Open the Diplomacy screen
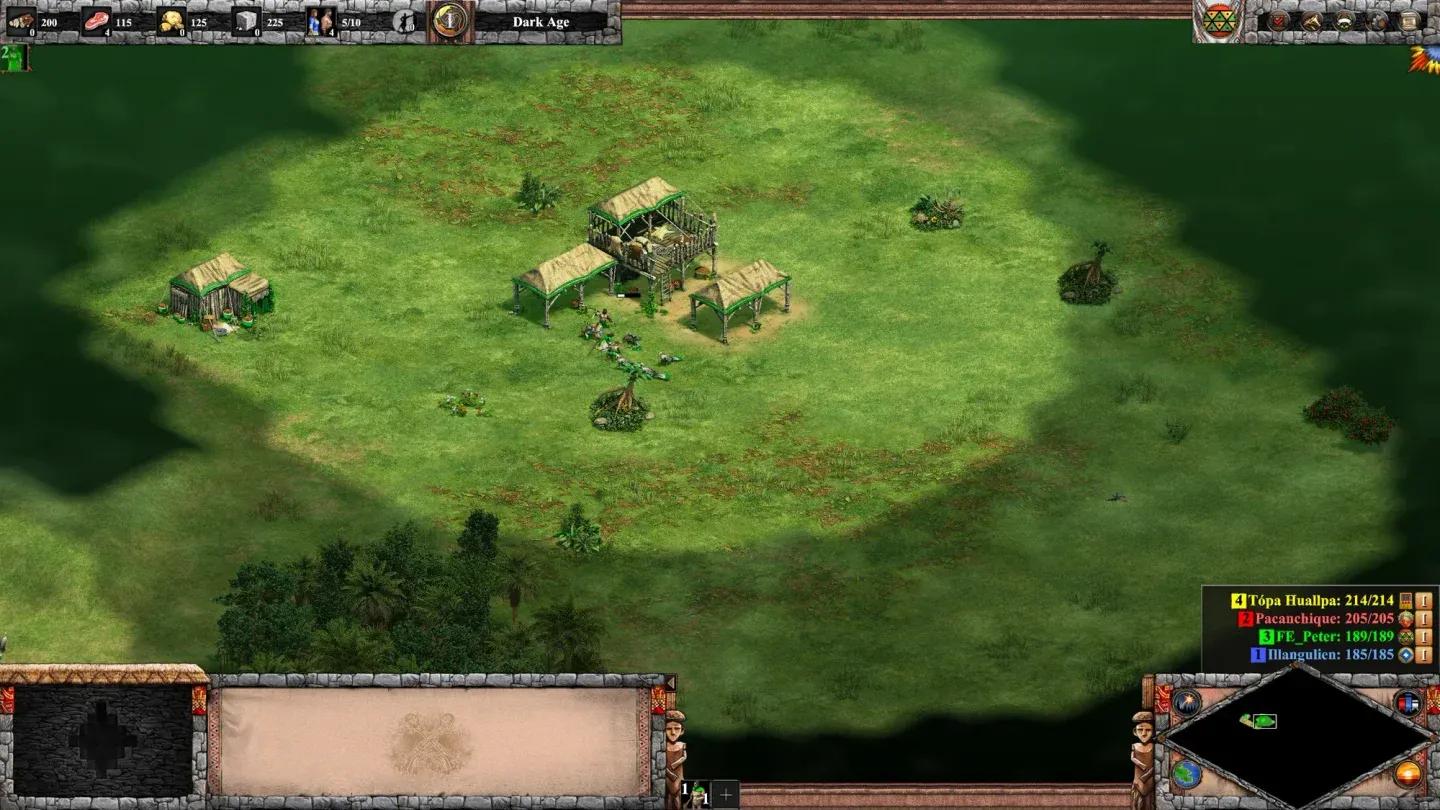1440x810 pixels. 1345,21
